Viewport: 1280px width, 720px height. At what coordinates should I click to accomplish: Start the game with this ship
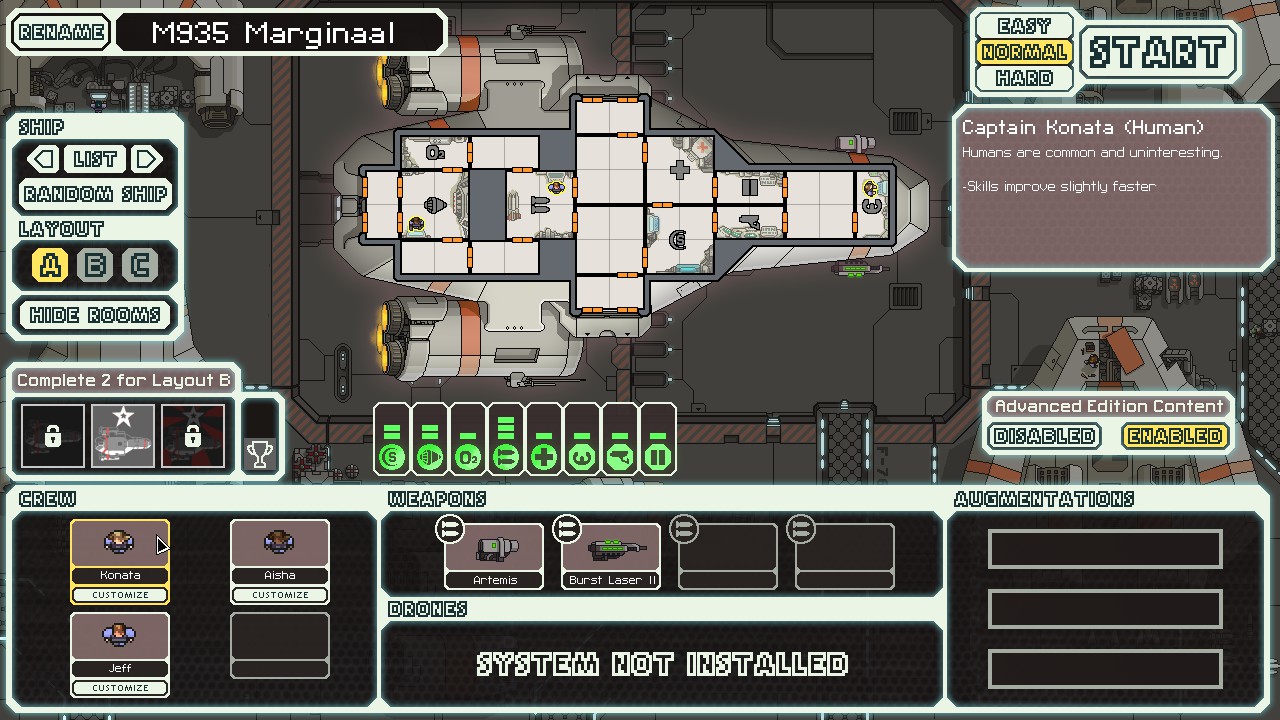point(1158,52)
